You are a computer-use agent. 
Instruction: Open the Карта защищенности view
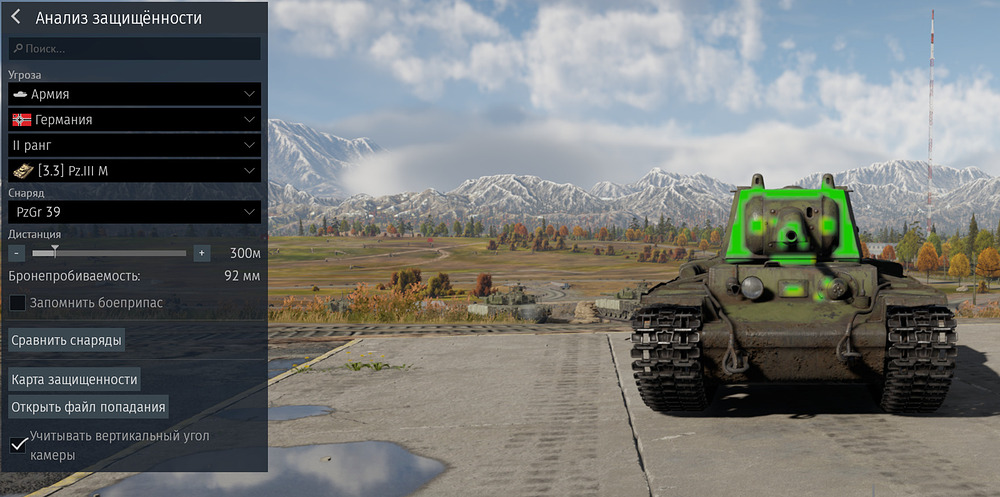pyautogui.click(x=74, y=379)
